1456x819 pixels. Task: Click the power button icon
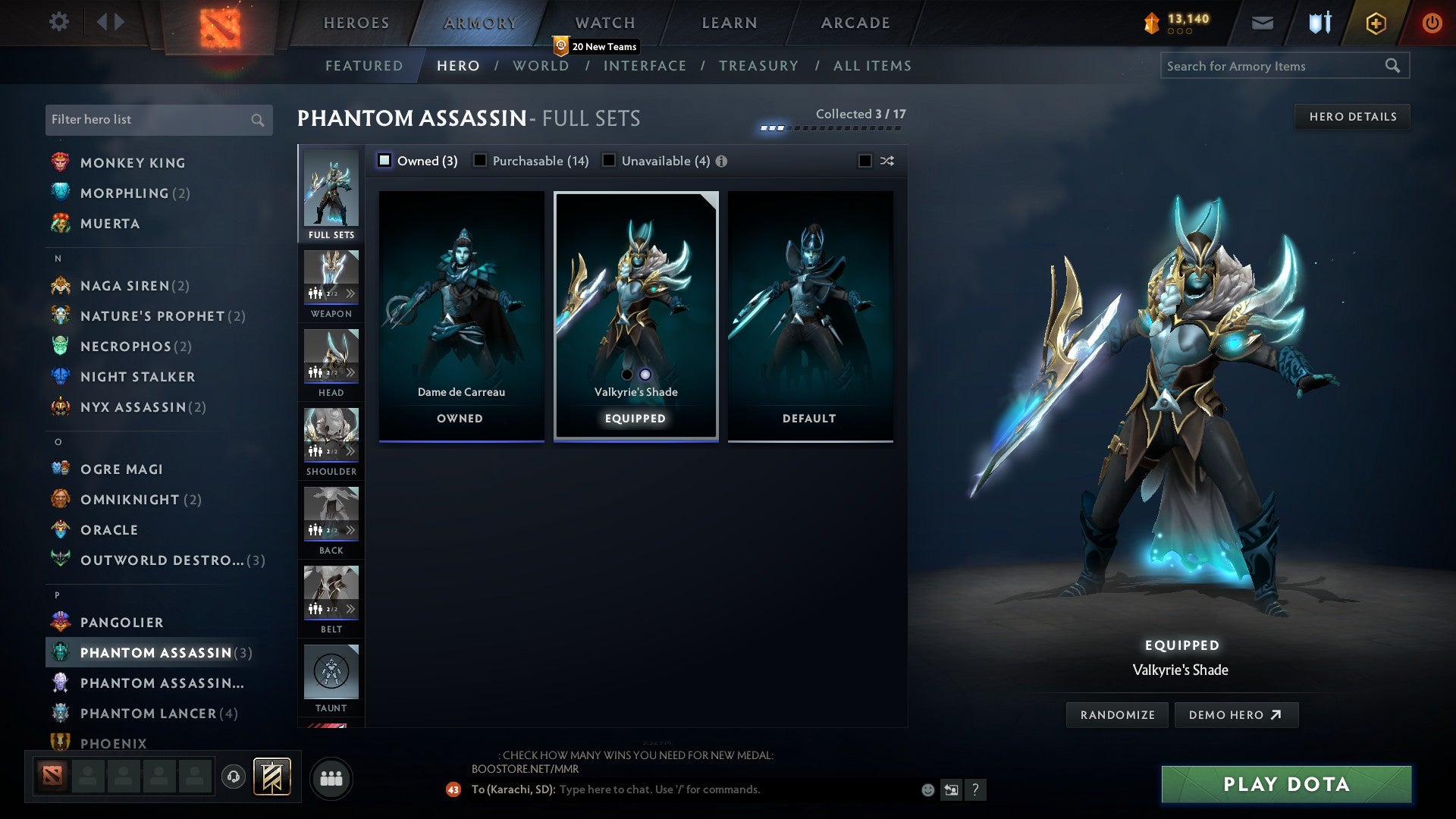[1432, 23]
